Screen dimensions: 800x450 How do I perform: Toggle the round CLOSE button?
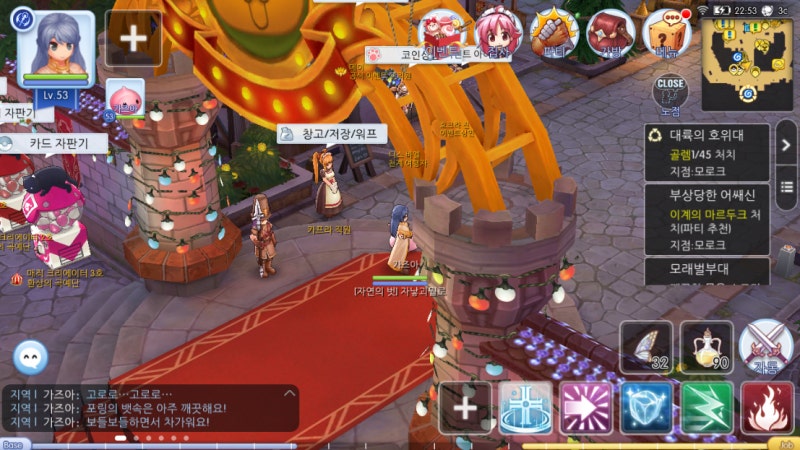pyautogui.click(x=670, y=90)
